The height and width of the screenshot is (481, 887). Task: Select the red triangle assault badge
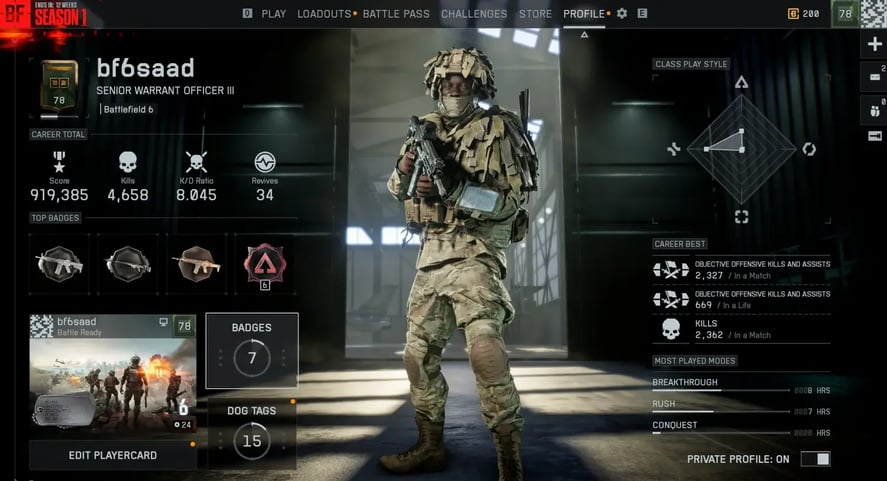click(265, 263)
